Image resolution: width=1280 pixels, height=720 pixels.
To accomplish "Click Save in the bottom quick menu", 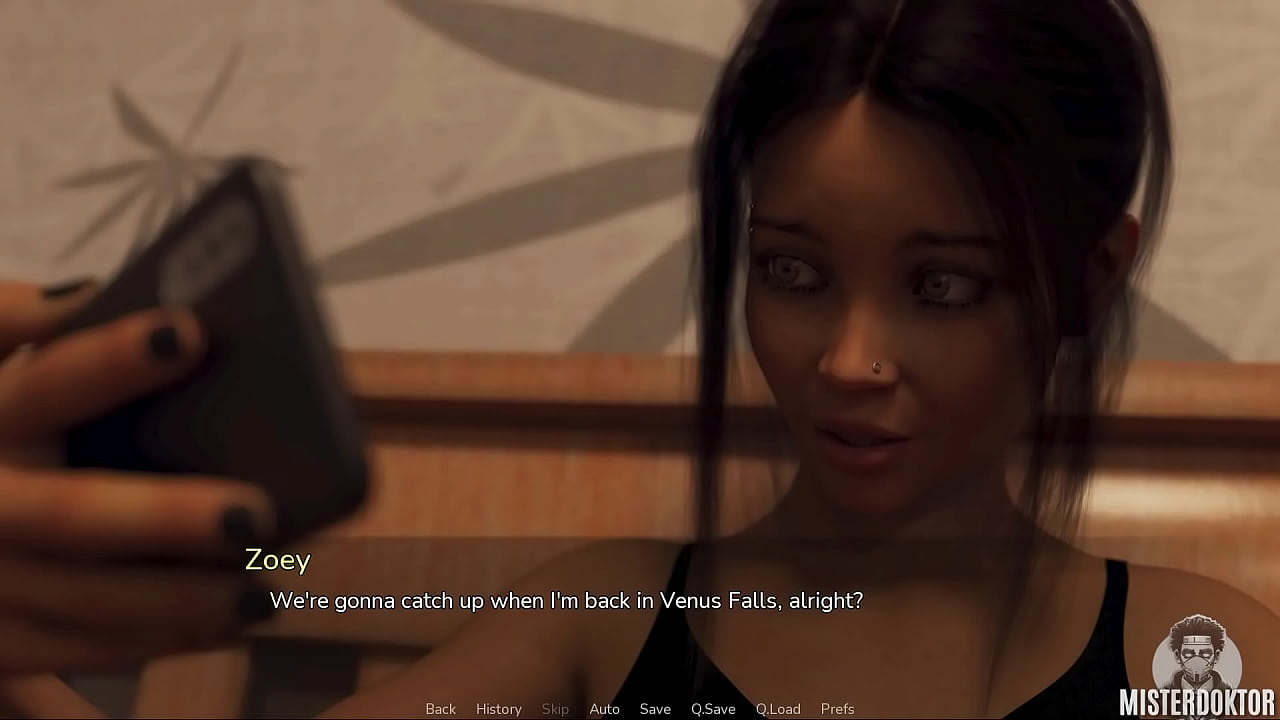I will (655, 708).
